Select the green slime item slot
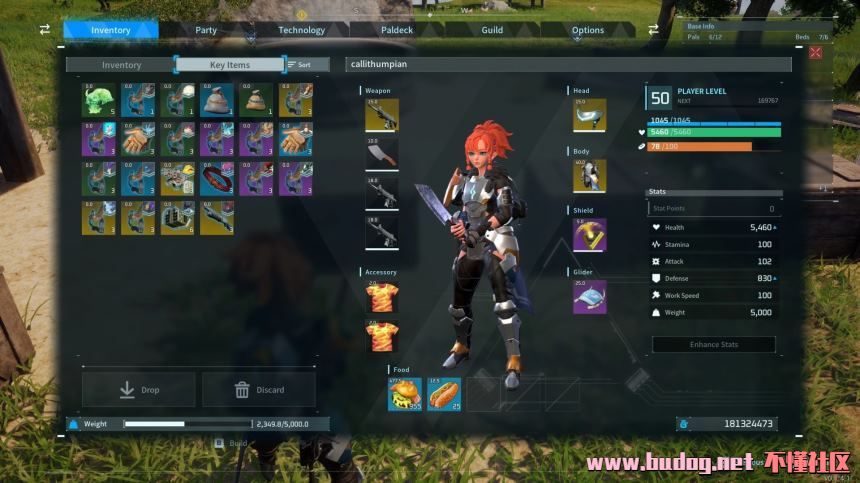This screenshot has width=860, height=483. coord(99,99)
